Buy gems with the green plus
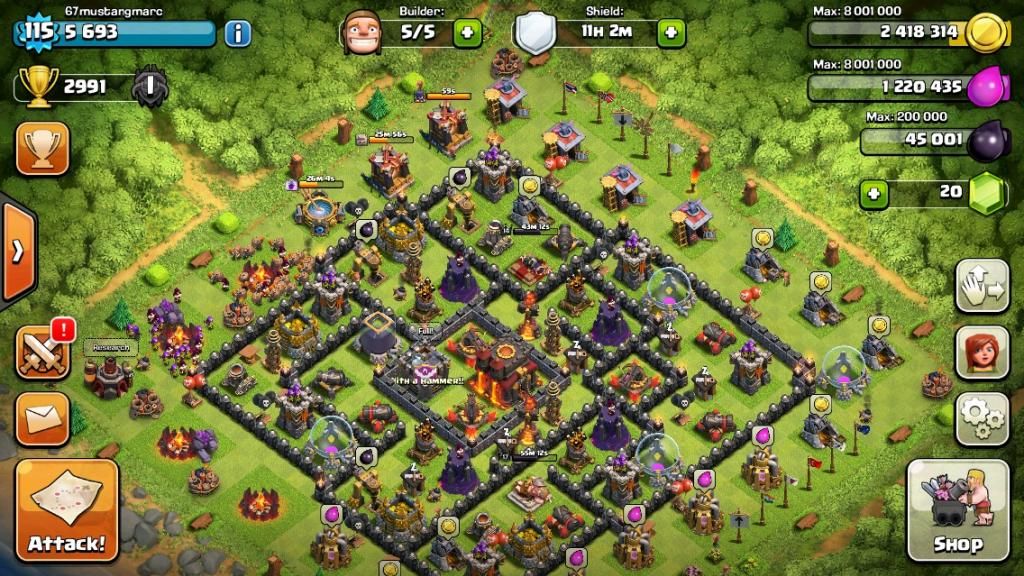Image resolution: width=1024 pixels, height=576 pixels. click(875, 192)
